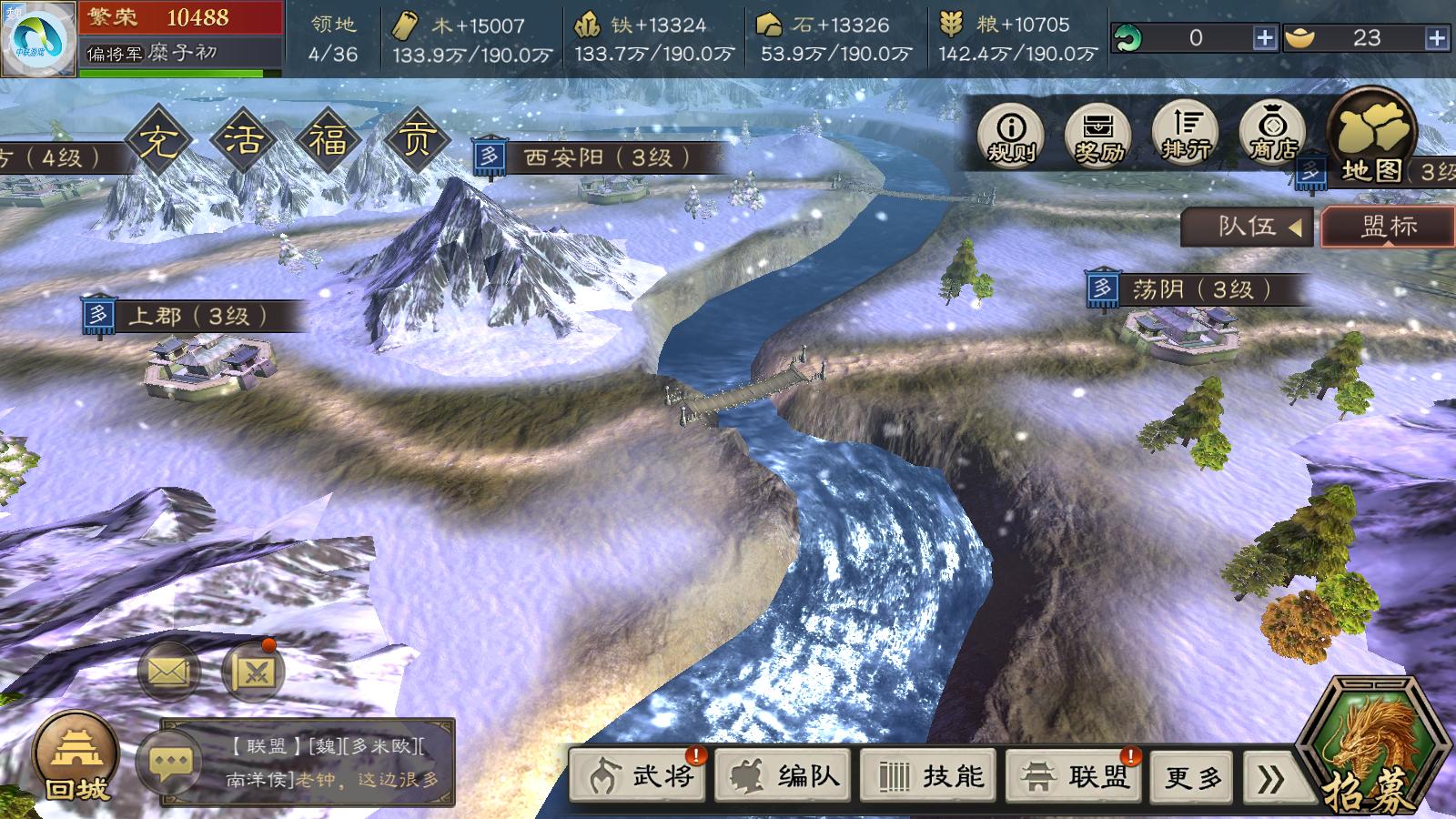This screenshot has height=819, width=1456.
Task: Add gold ingots with the plus button
Action: click(x=1437, y=38)
